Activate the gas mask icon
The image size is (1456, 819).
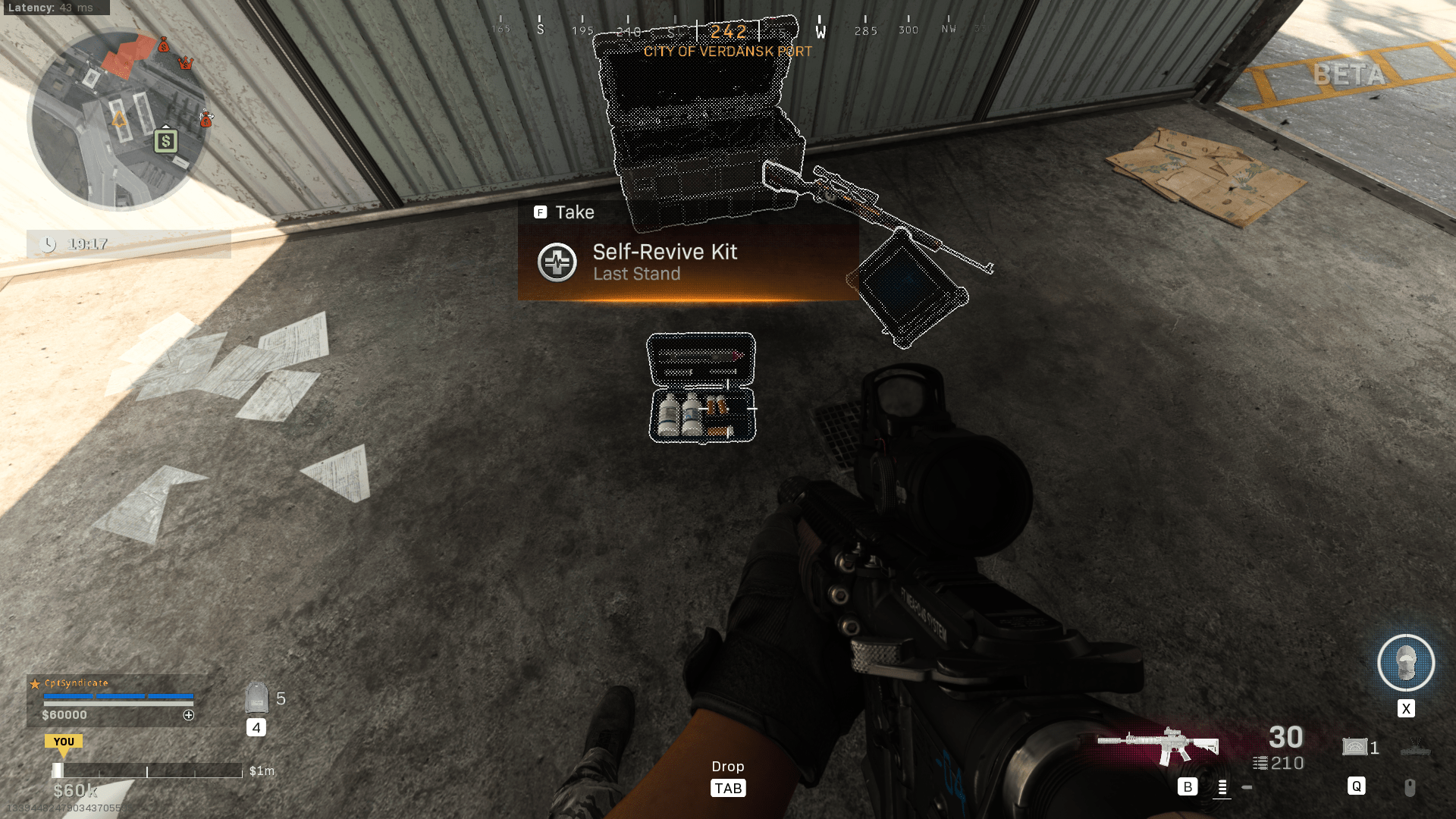(x=1405, y=663)
